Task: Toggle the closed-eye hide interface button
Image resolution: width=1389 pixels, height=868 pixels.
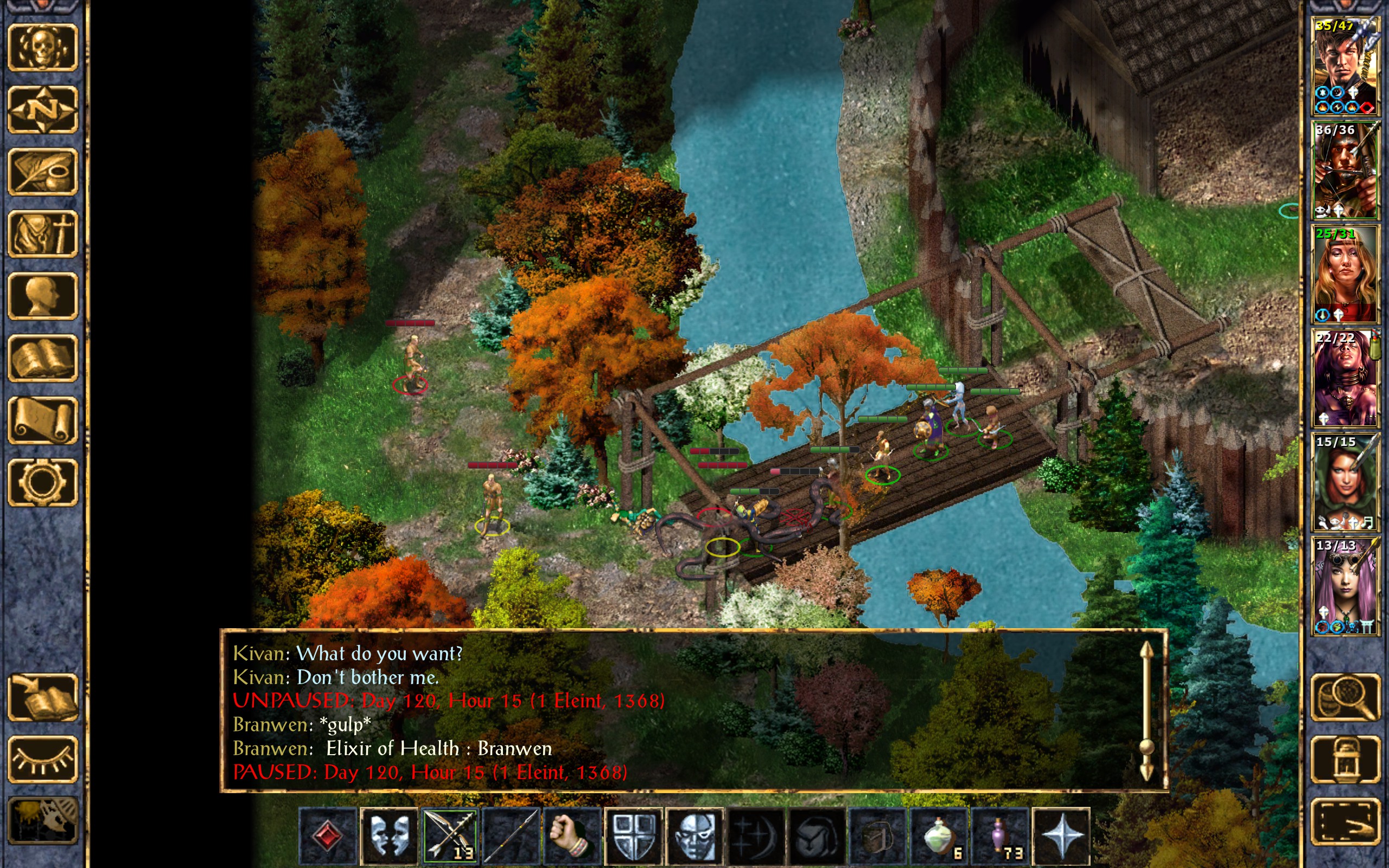Action: [x=42, y=759]
